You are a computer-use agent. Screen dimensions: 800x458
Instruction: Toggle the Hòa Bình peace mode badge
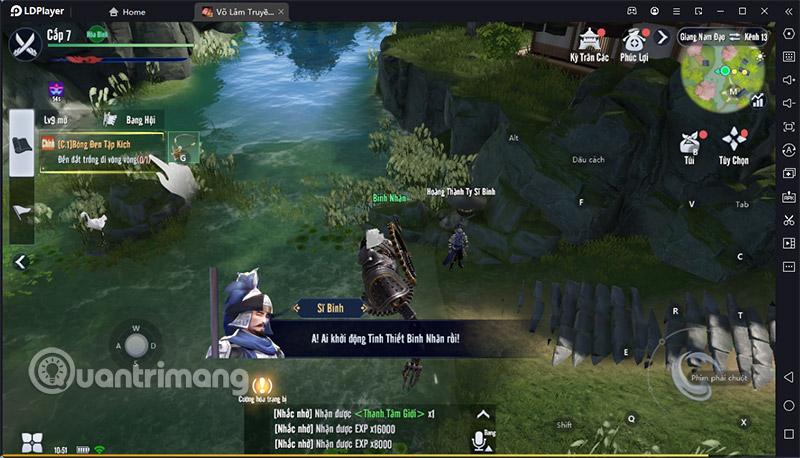97,32
